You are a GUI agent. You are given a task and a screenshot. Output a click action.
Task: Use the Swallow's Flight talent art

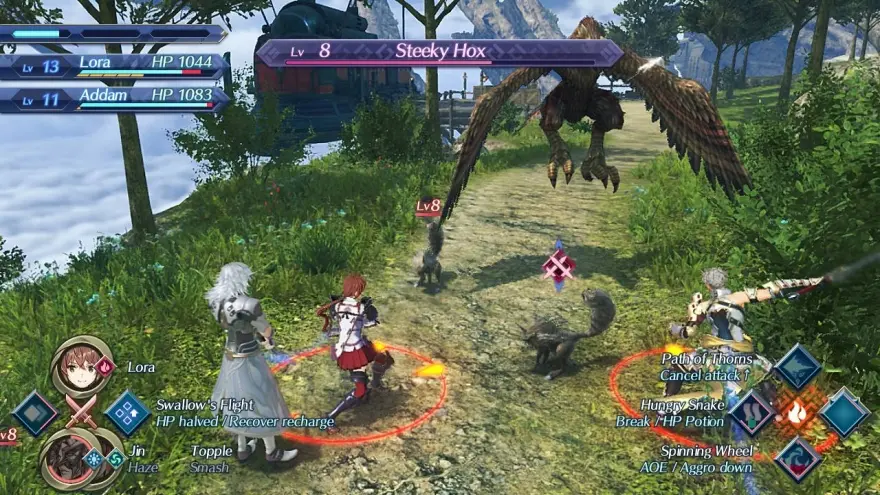pos(127,412)
